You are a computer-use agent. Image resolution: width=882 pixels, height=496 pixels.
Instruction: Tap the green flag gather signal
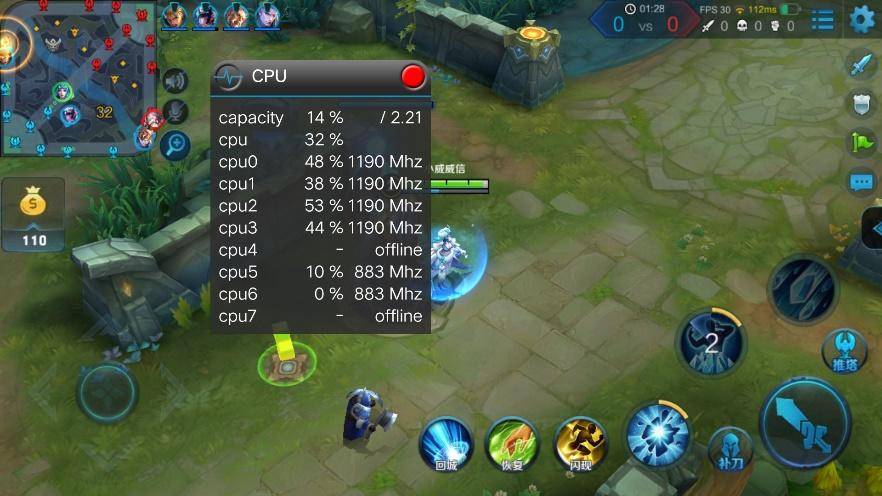[x=861, y=142]
